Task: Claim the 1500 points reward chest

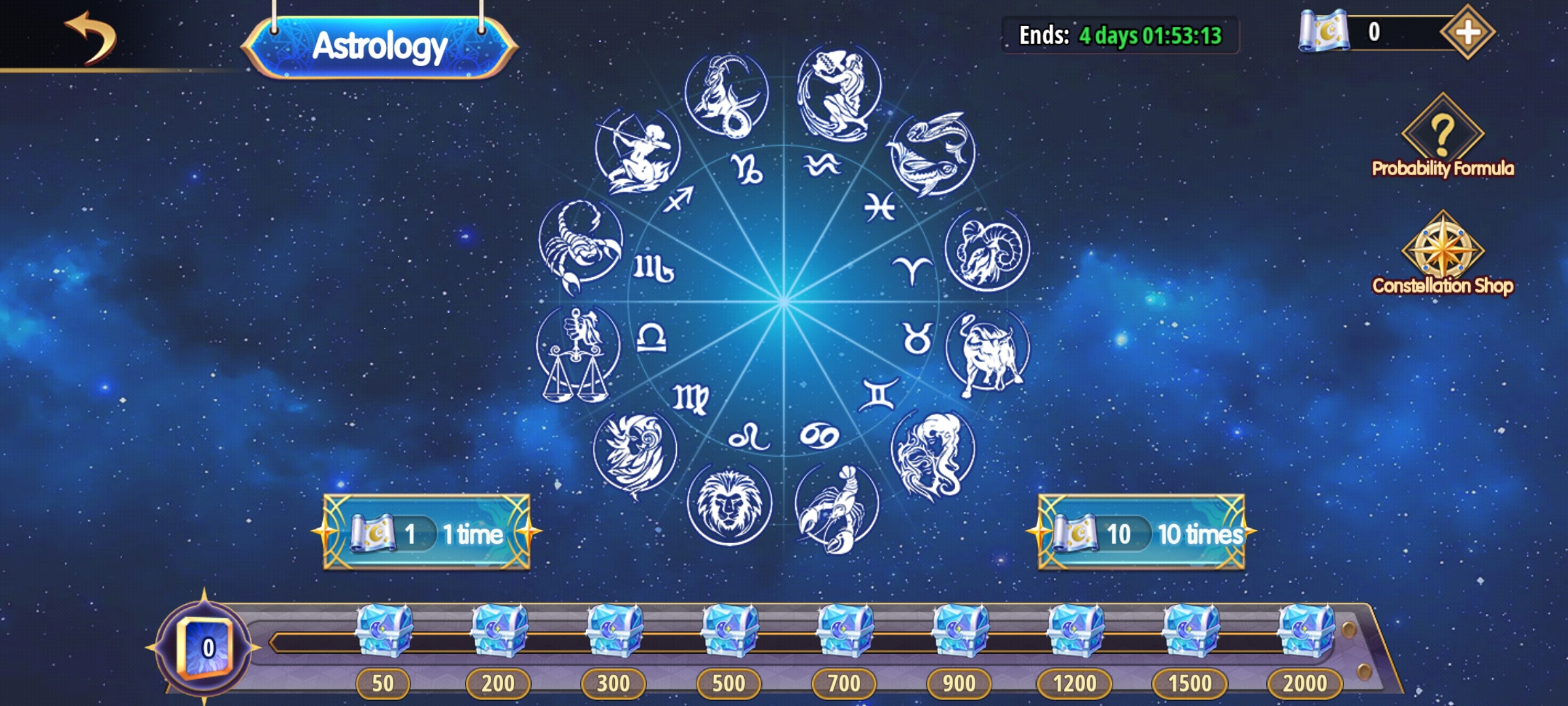Action: point(1190,631)
